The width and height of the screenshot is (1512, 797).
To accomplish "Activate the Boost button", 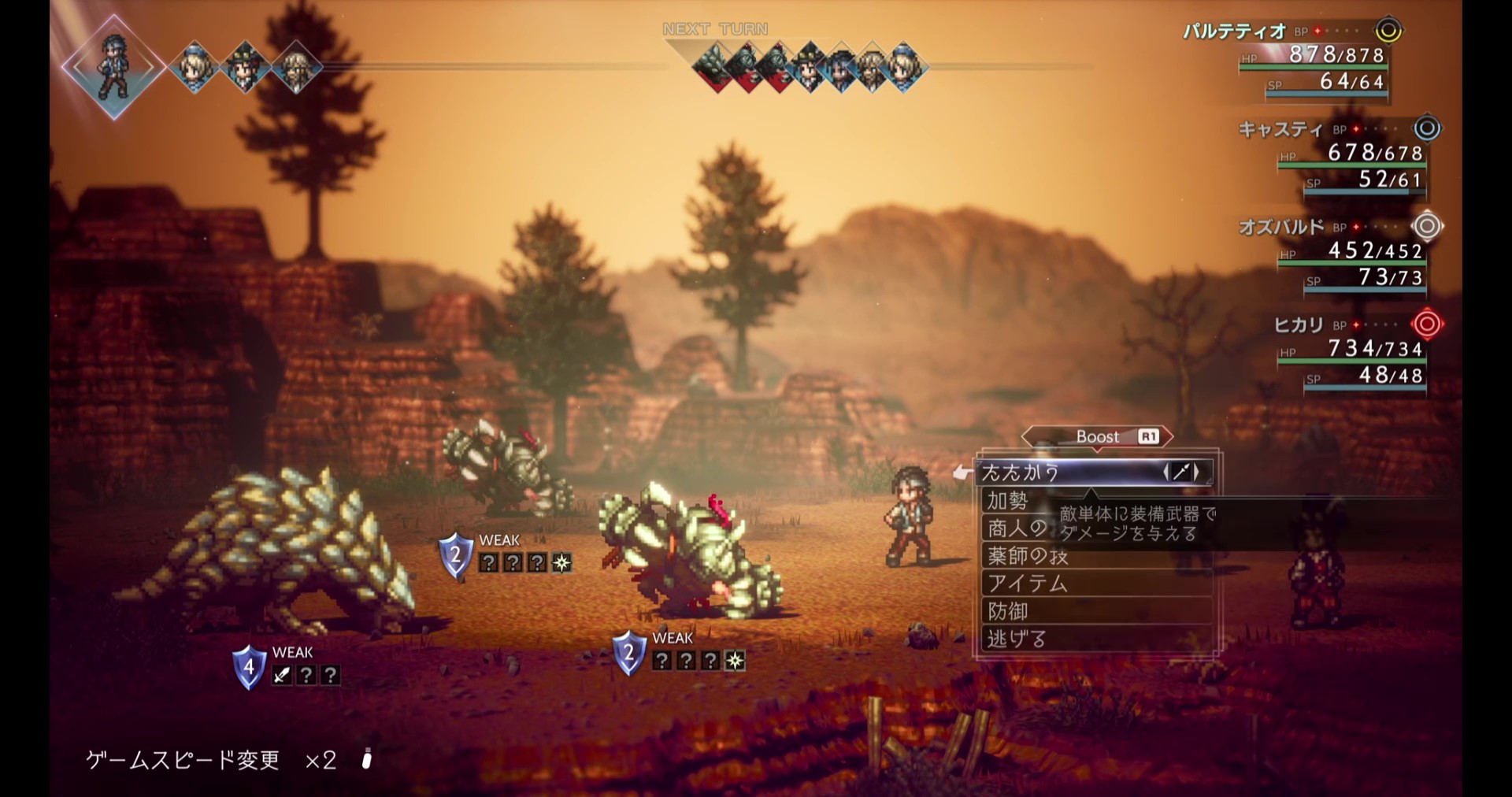I will coord(1097,436).
